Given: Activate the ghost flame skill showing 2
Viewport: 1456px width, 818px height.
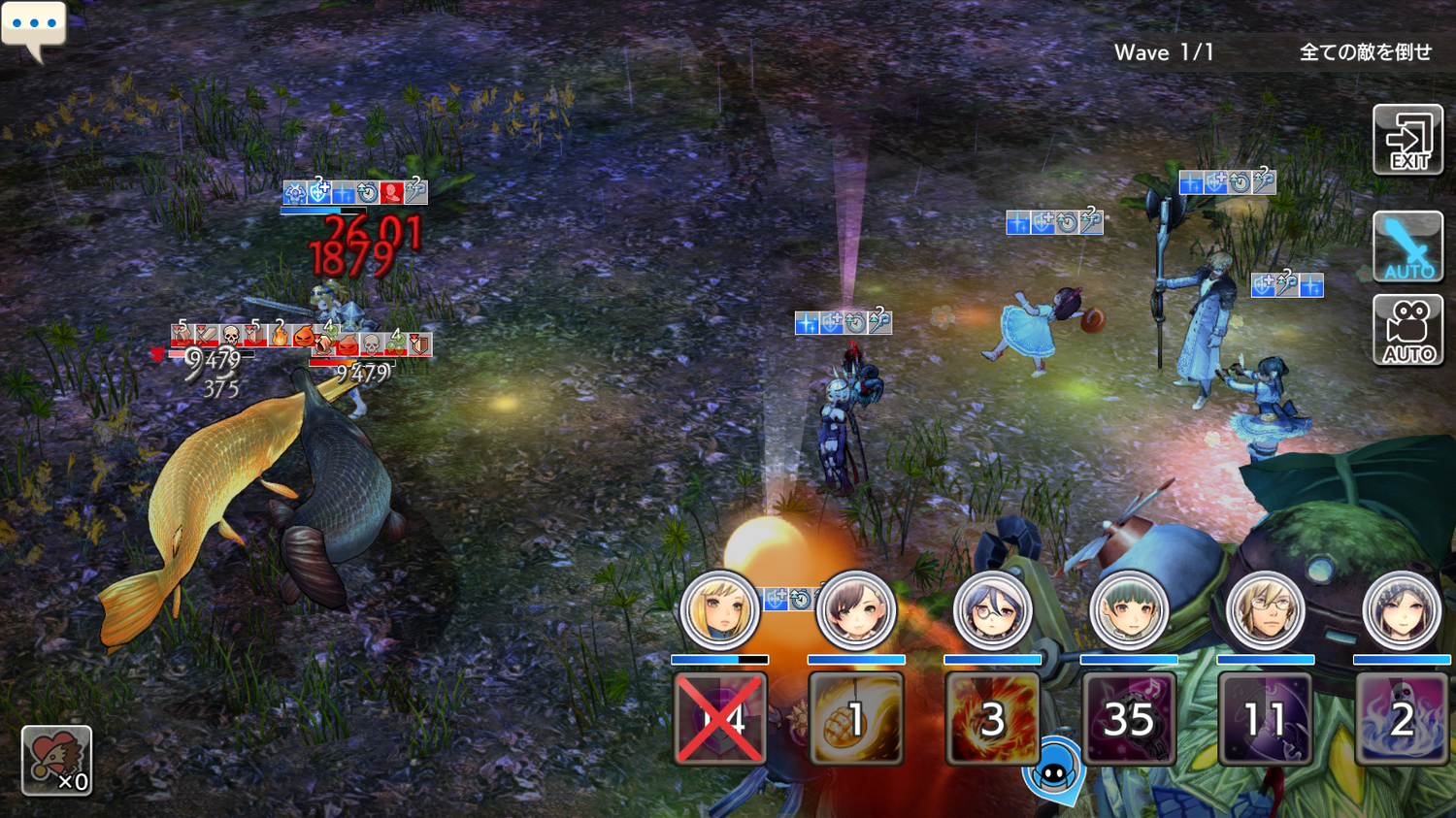Looking at the screenshot, I should [1402, 719].
